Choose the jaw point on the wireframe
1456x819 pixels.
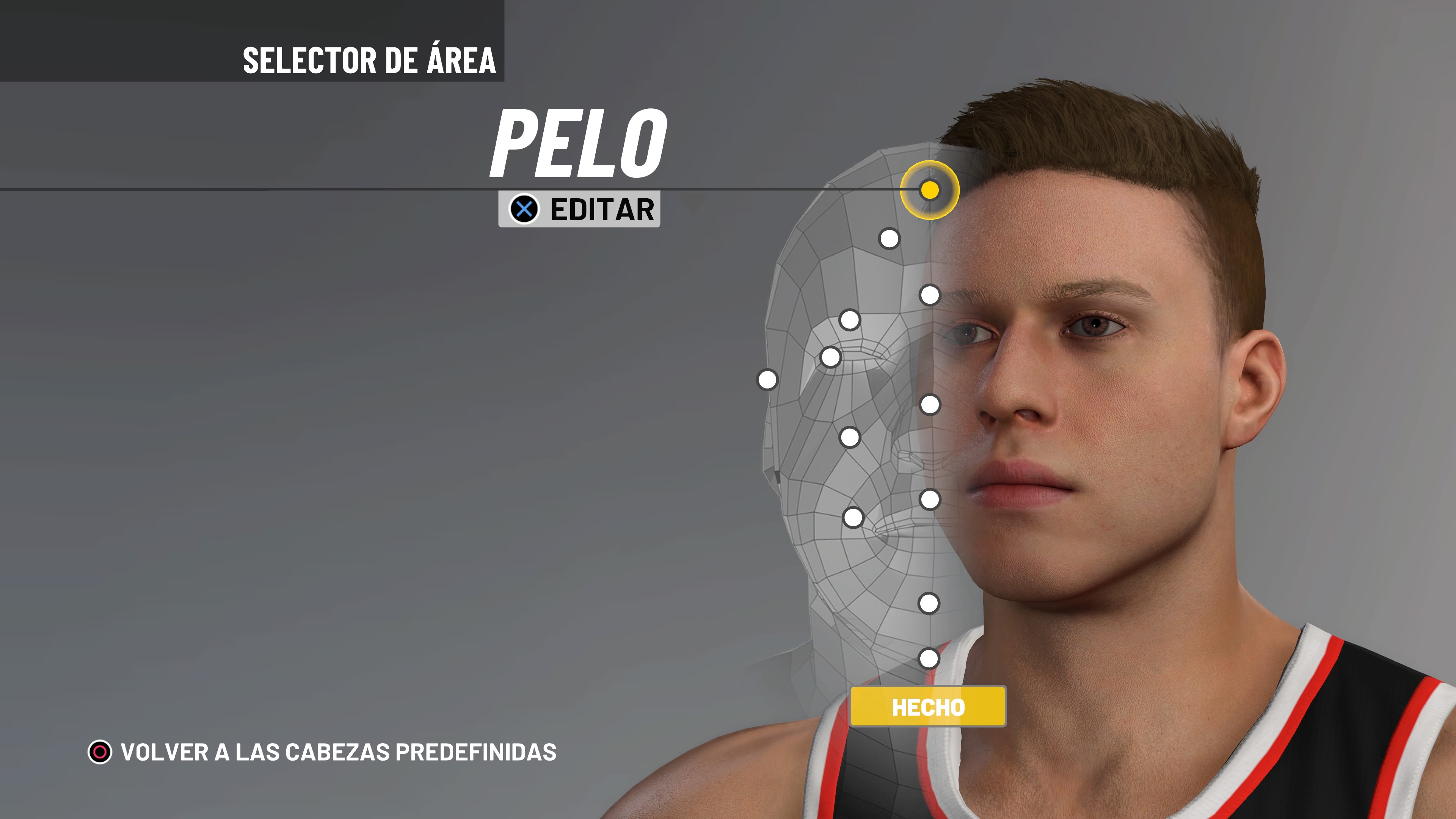tap(853, 517)
